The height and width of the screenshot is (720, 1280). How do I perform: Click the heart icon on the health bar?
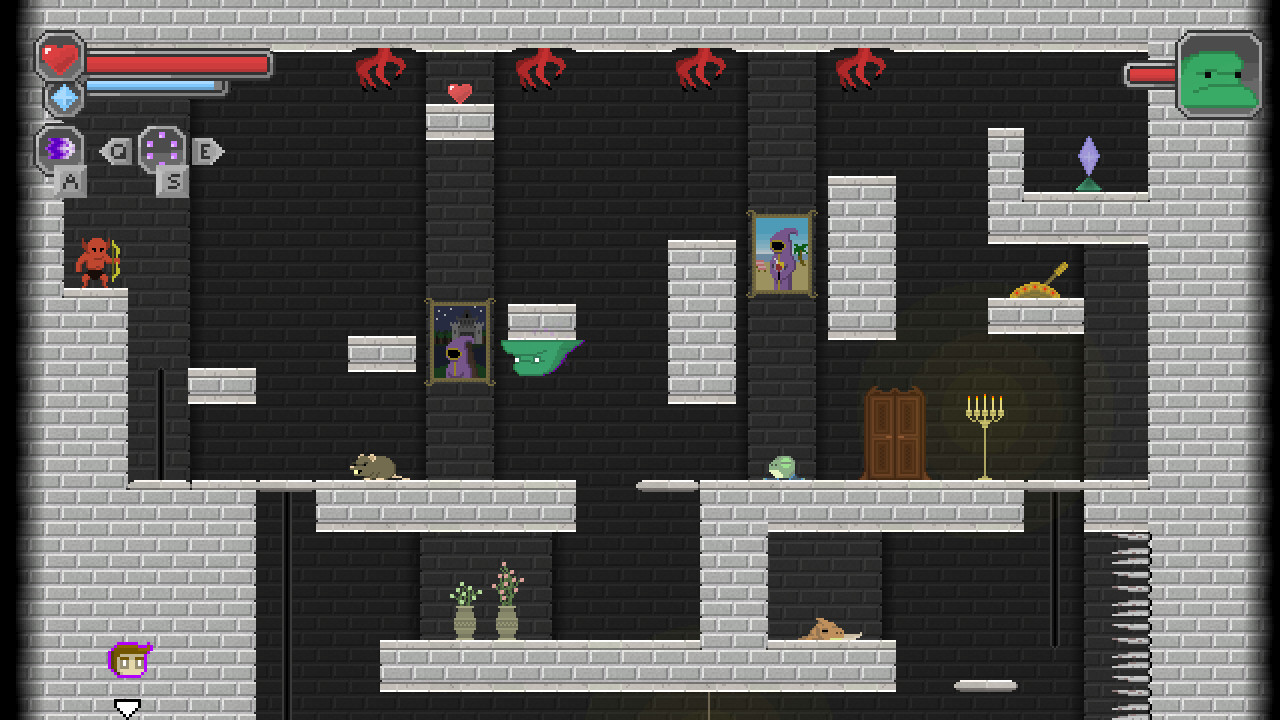pyautogui.click(x=60, y=60)
